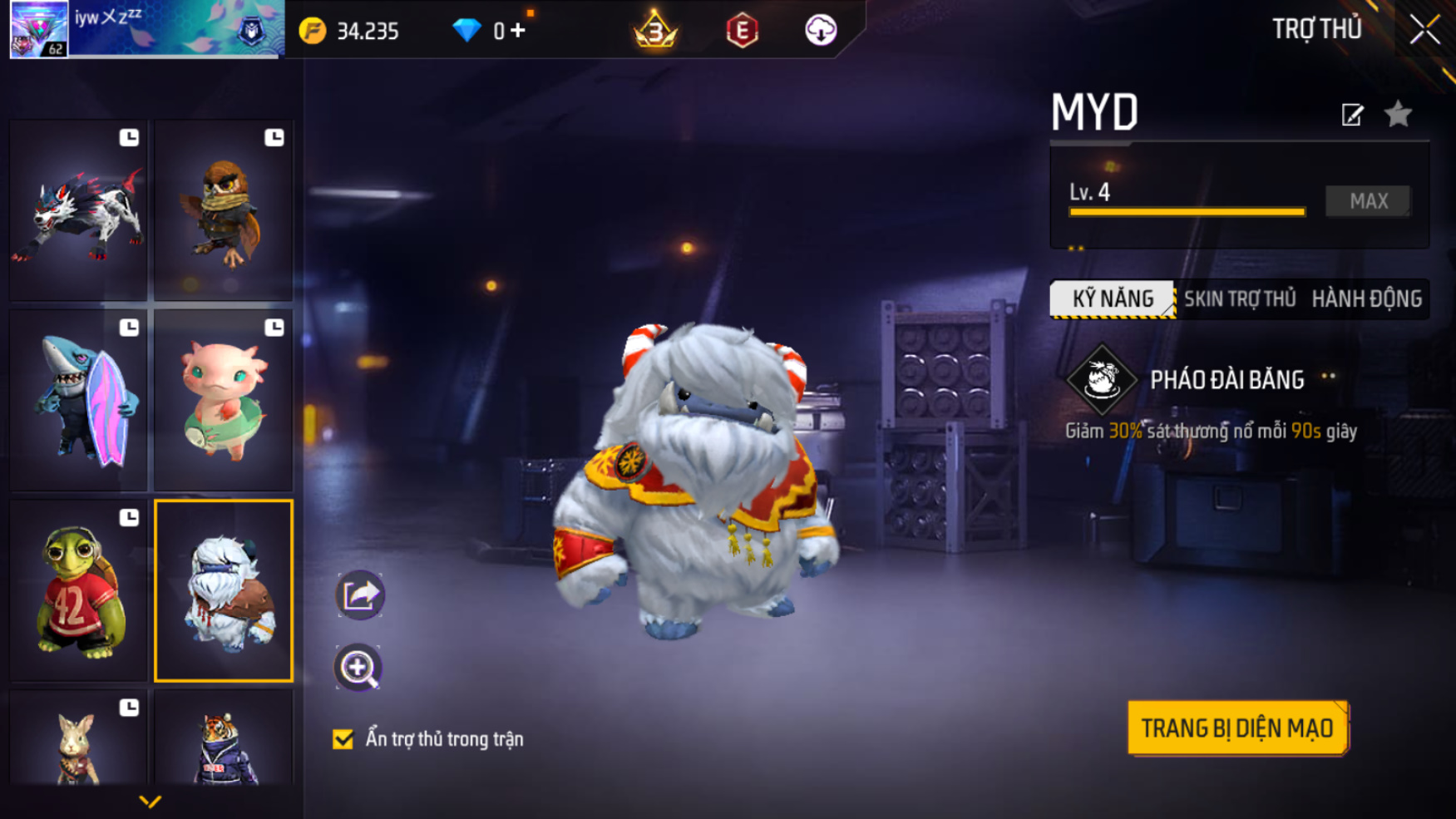Mark the pet with the star icon
Screen dimensions: 1456x819
1398,114
